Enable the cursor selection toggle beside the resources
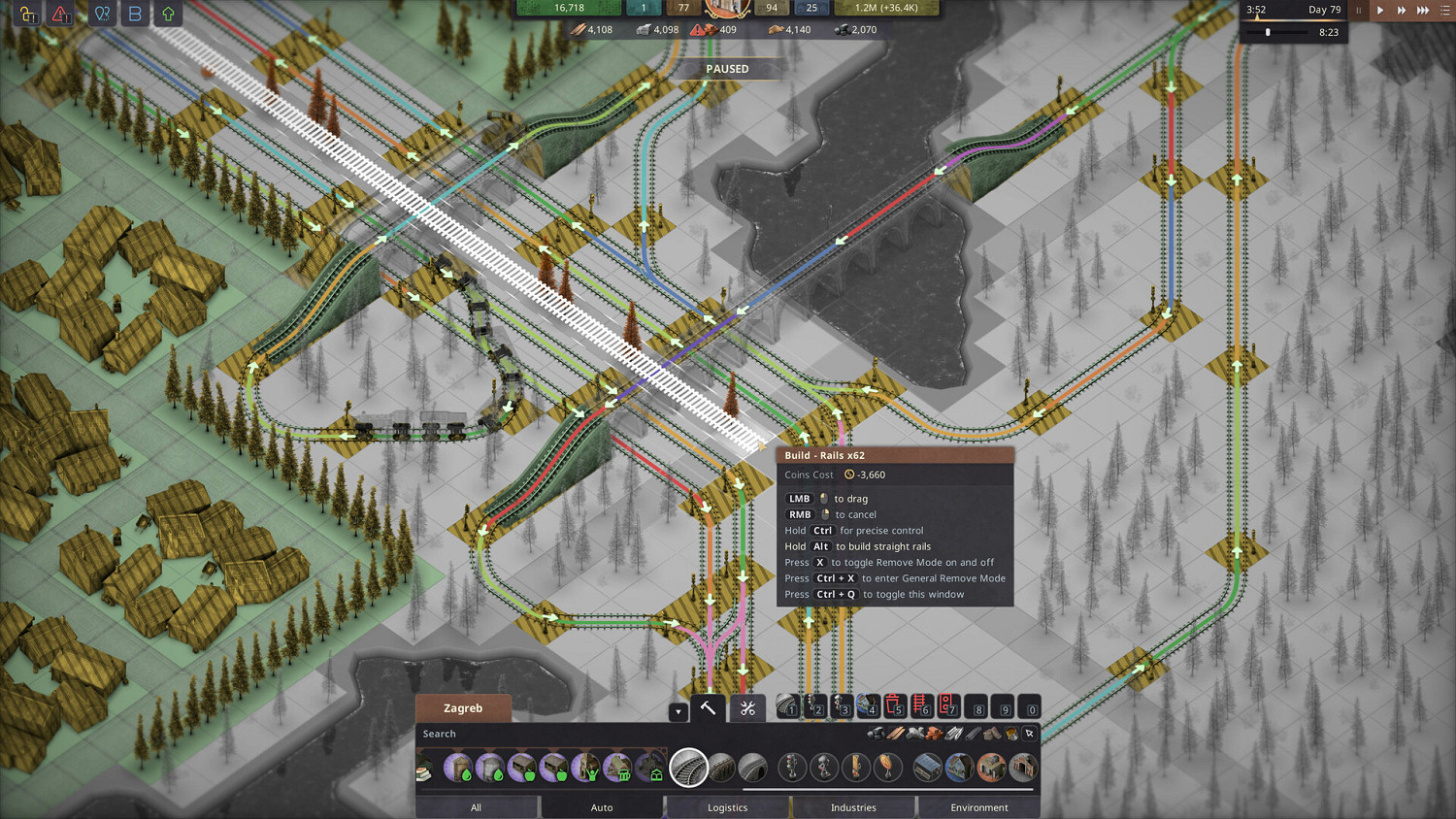 click(1029, 734)
